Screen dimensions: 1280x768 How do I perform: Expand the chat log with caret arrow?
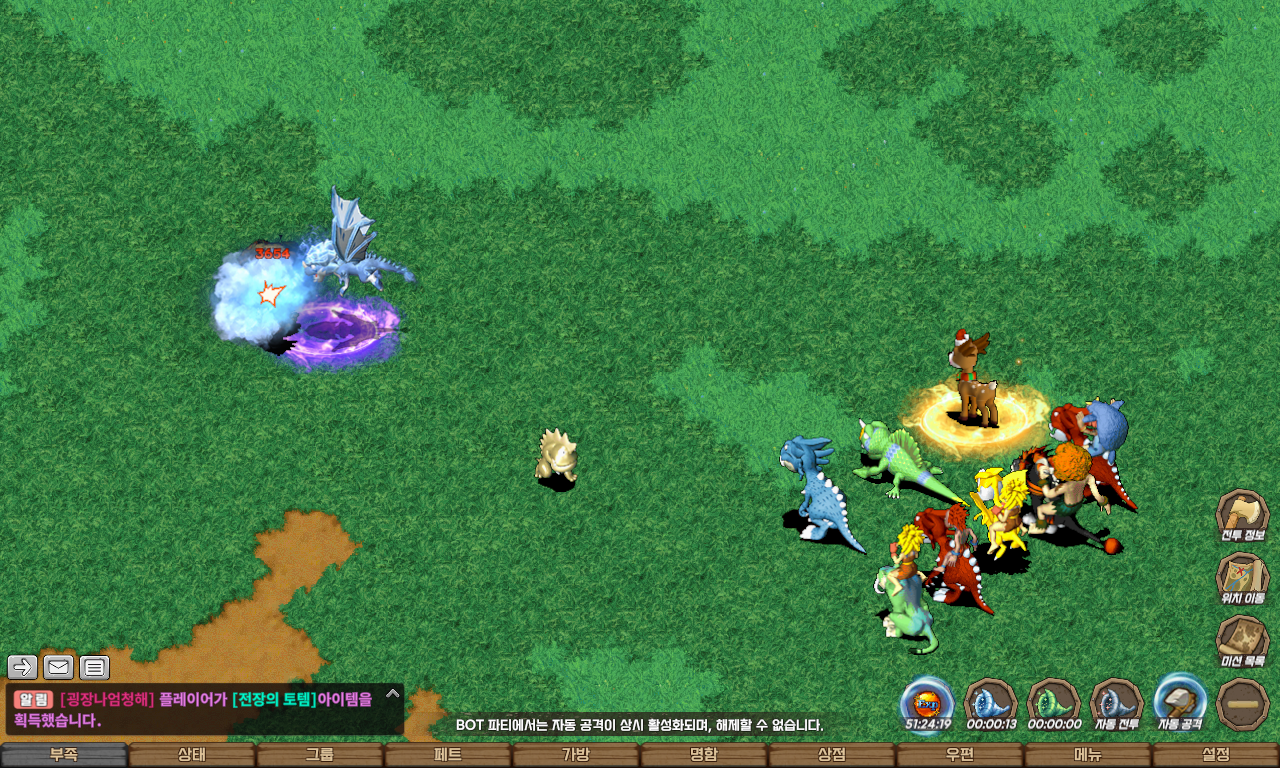tap(393, 693)
